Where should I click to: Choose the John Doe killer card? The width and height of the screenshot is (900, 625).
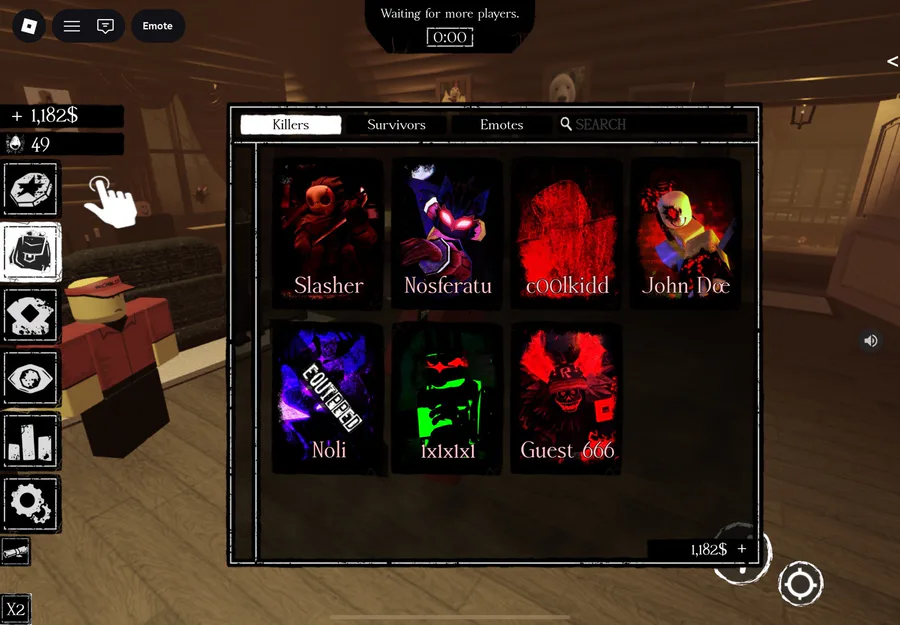pyautogui.click(x=686, y=232)
